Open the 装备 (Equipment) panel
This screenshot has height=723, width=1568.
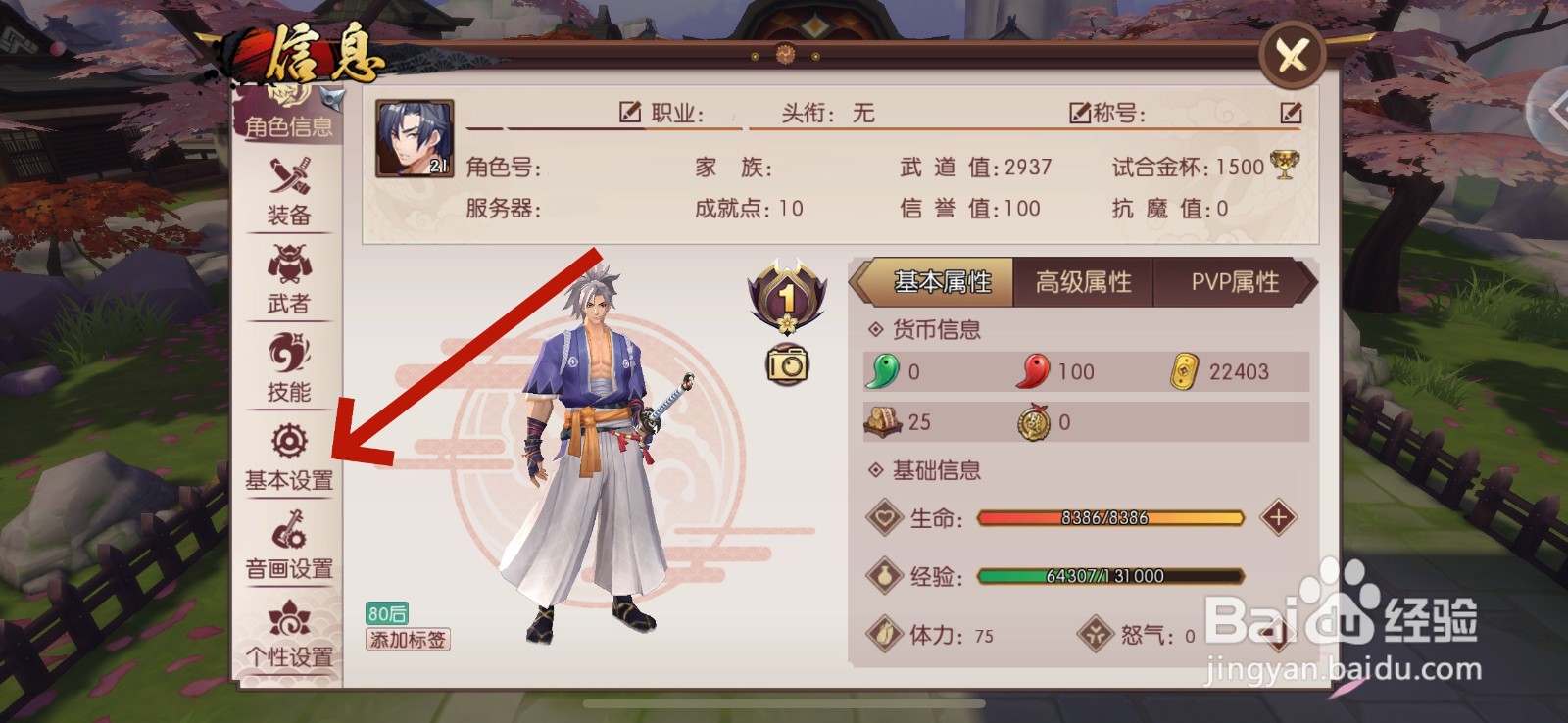click(287, 197)
